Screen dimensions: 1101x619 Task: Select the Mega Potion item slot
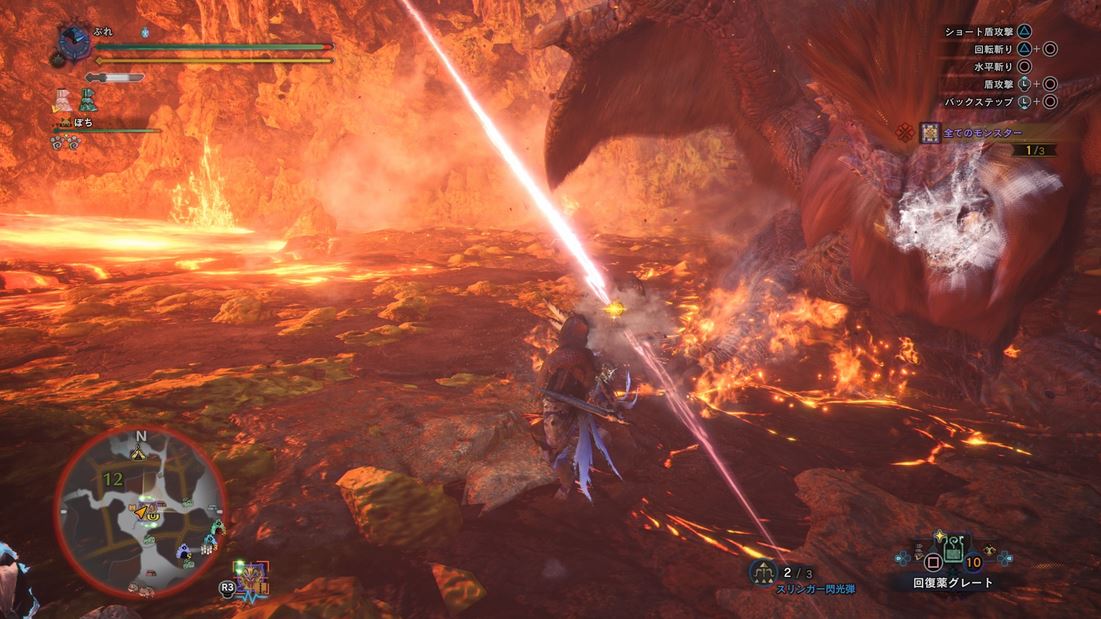[x=952, y=551]
